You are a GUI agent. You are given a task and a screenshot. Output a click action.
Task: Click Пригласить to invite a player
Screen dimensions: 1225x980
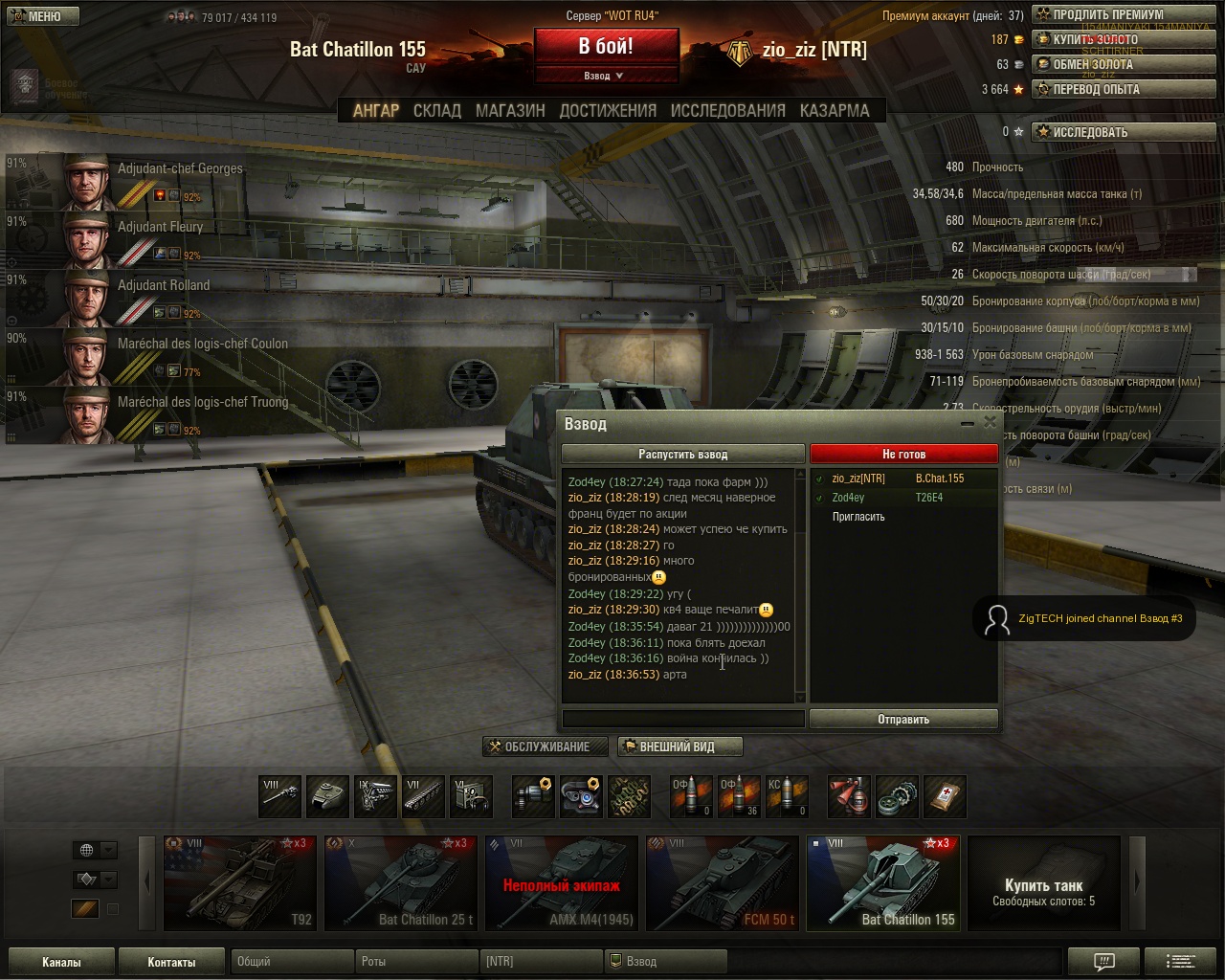point(858,517)
